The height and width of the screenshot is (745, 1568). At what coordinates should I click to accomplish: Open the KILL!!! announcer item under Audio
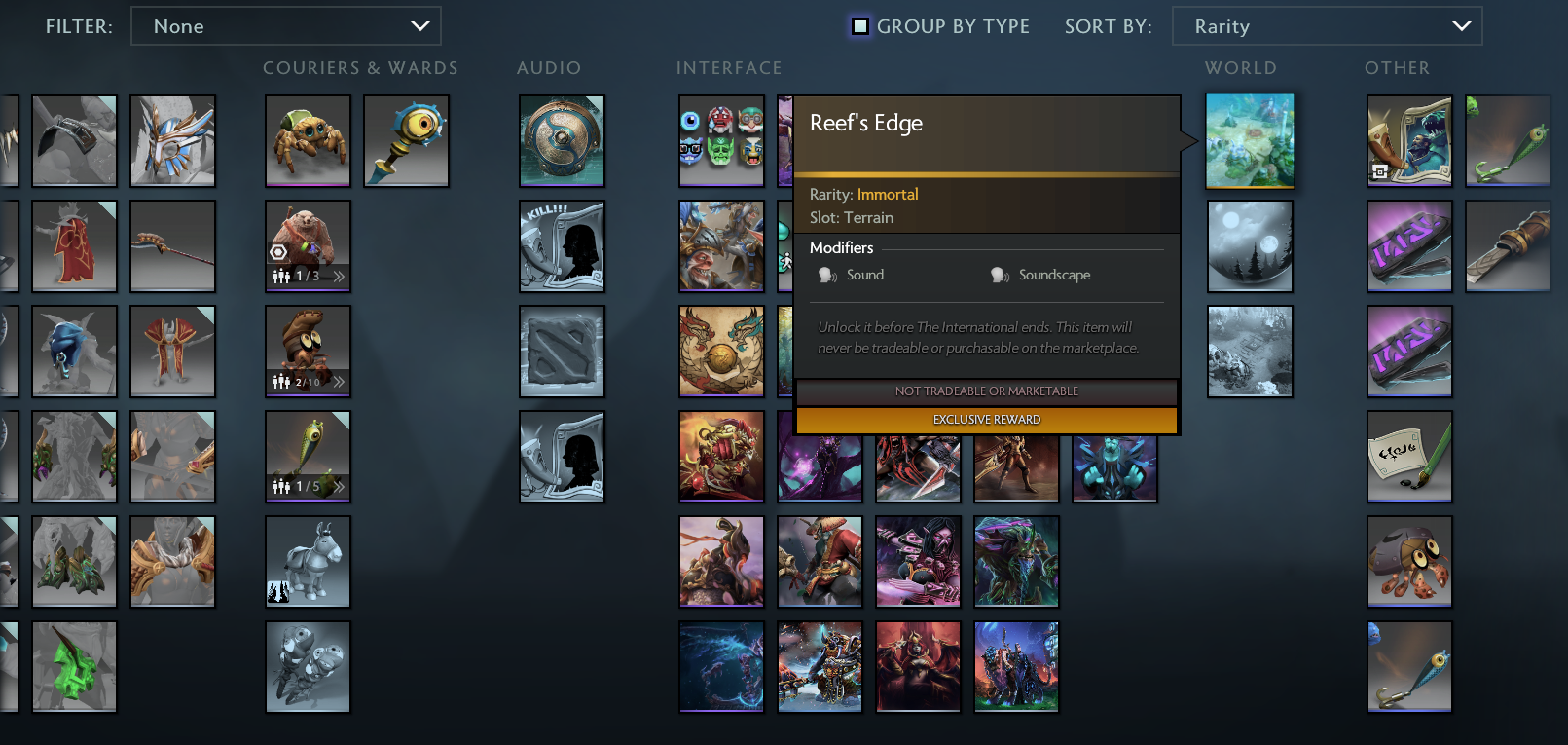562,246
